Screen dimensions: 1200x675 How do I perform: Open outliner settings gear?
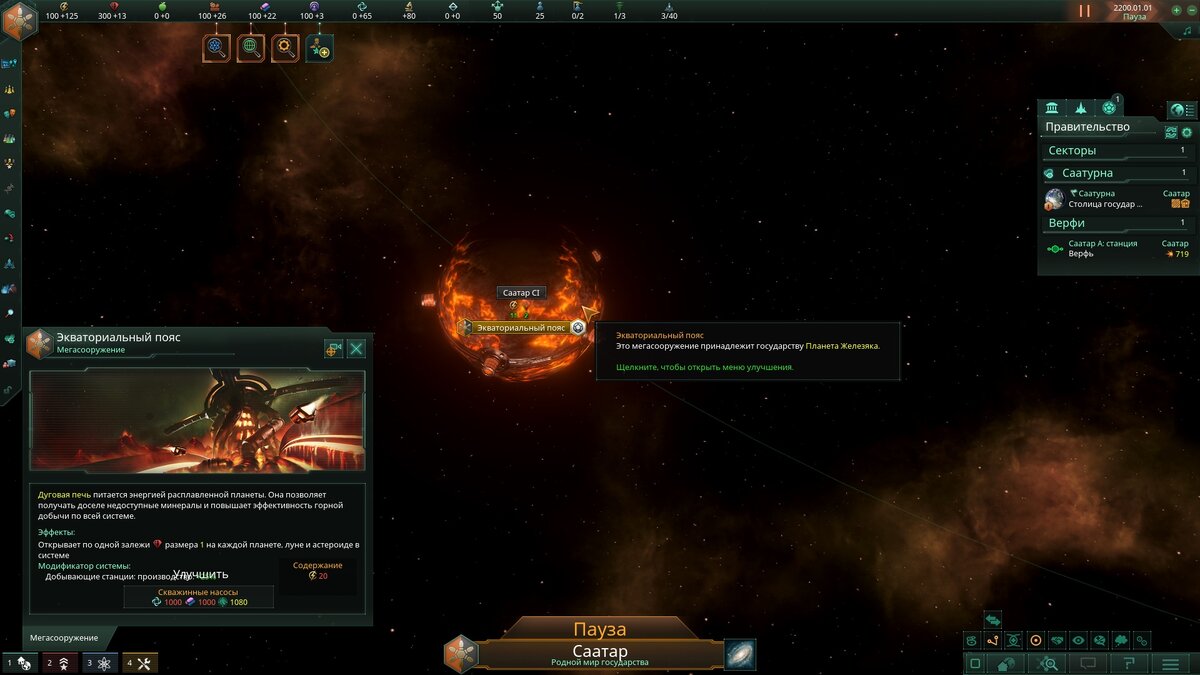[x=1187, y=132]
